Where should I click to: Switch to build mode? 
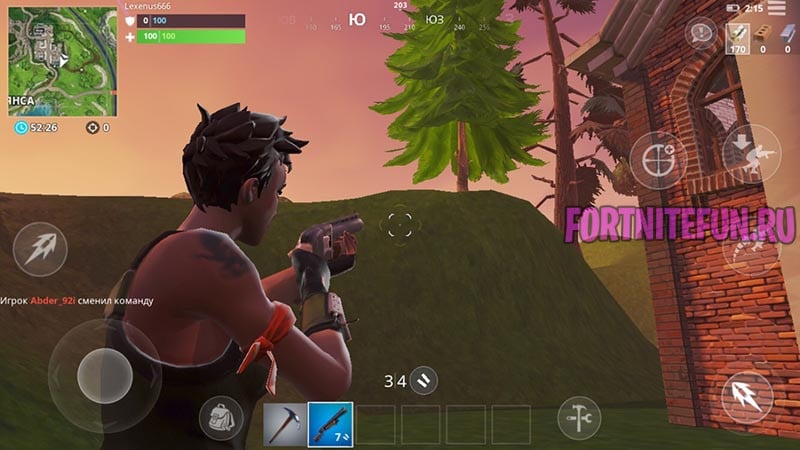578,415
